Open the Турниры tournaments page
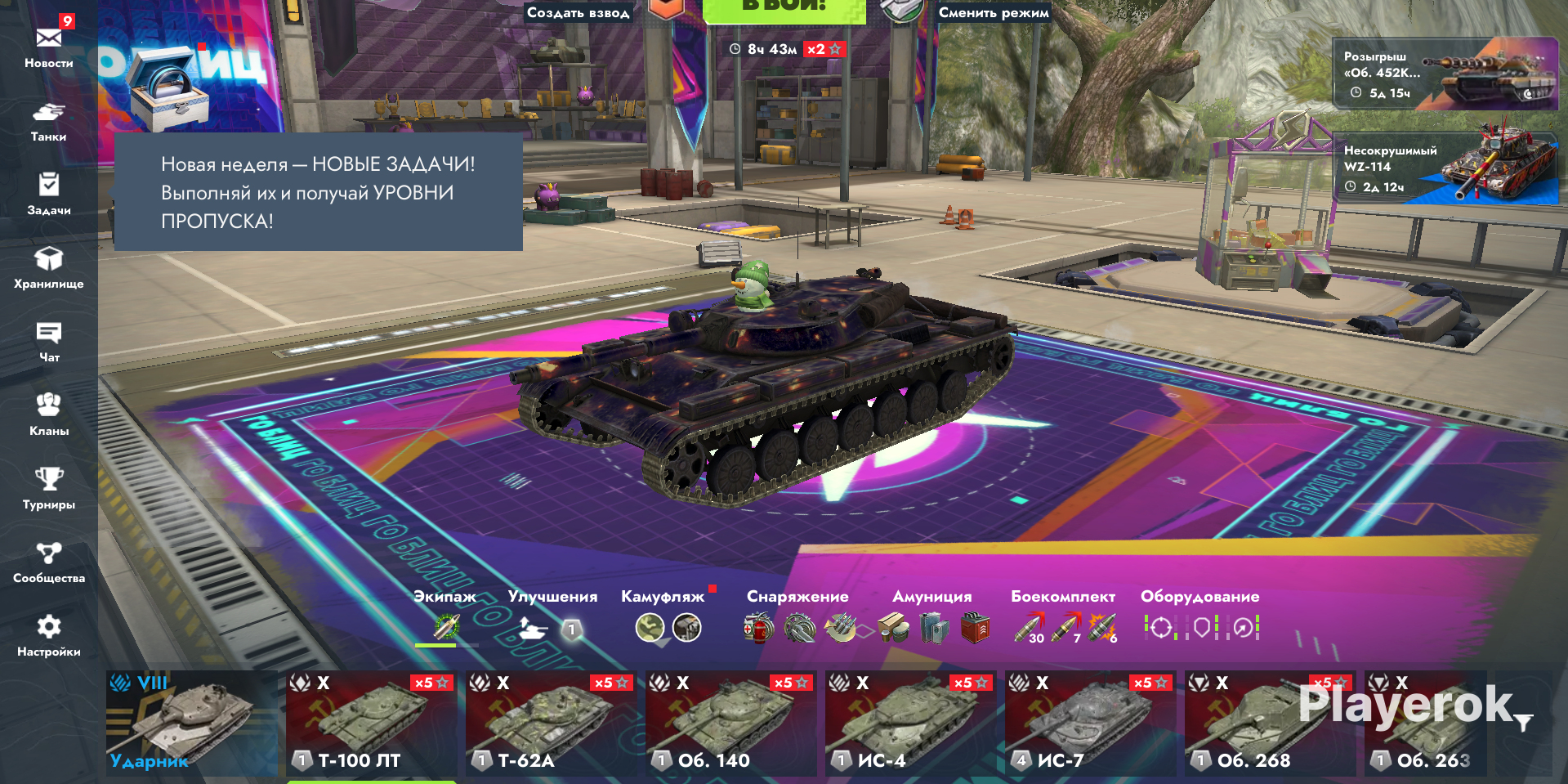The height and width of the screenshot is (784, 1568). coord(49,488)
